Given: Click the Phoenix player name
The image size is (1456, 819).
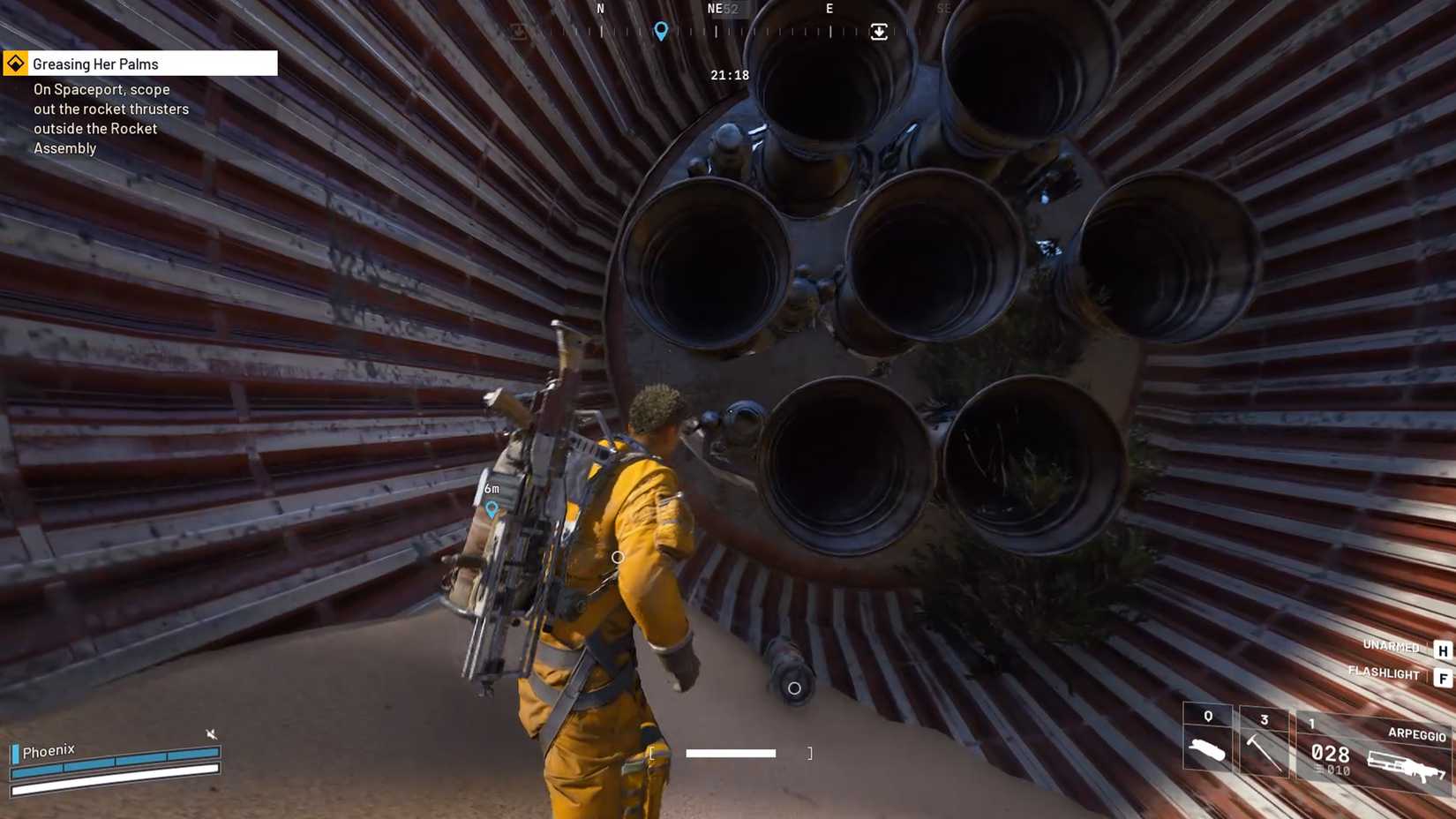Looking at the screenshot, I should 49,749.
